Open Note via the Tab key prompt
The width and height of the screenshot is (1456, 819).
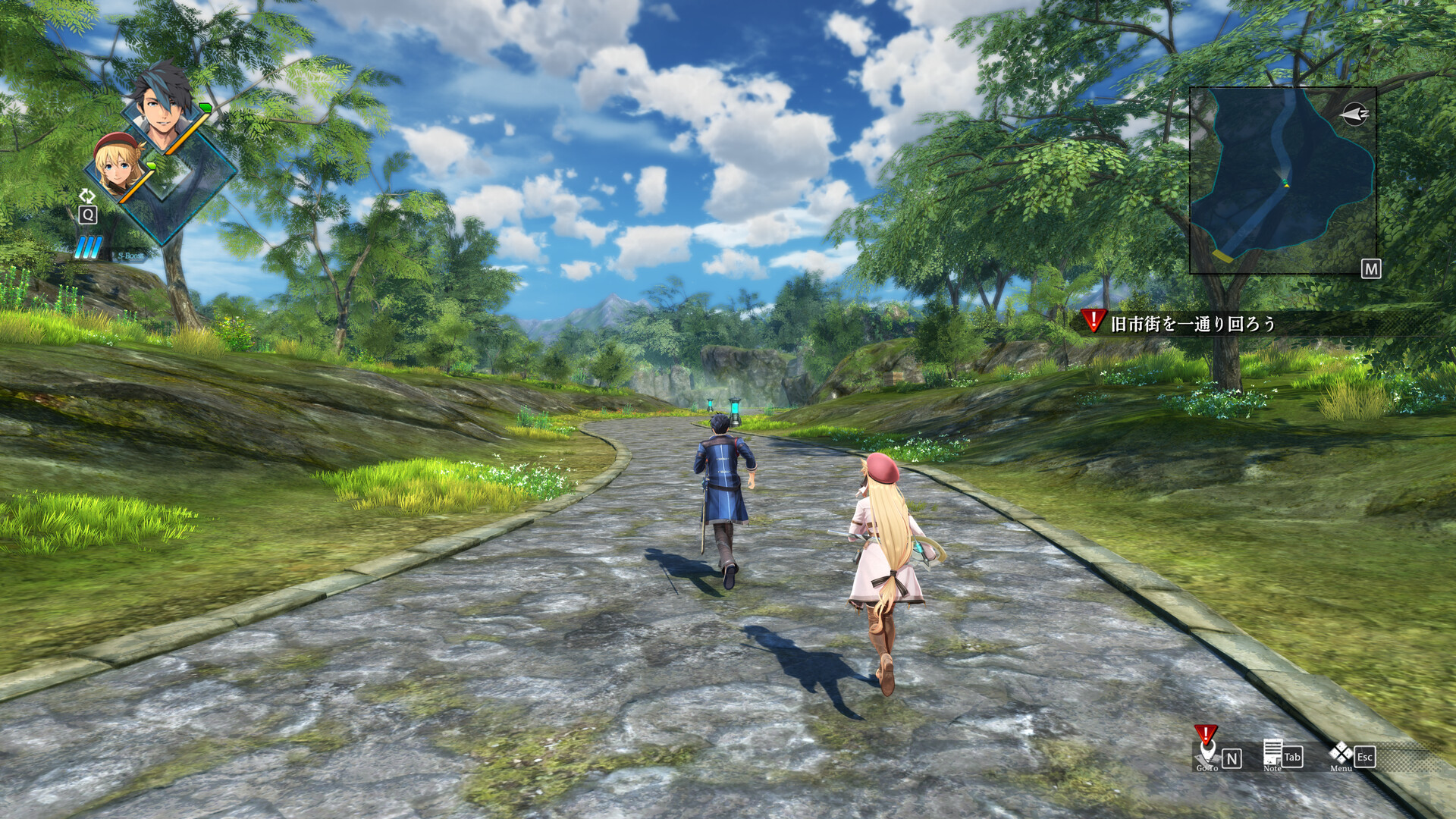[1292, 758]
